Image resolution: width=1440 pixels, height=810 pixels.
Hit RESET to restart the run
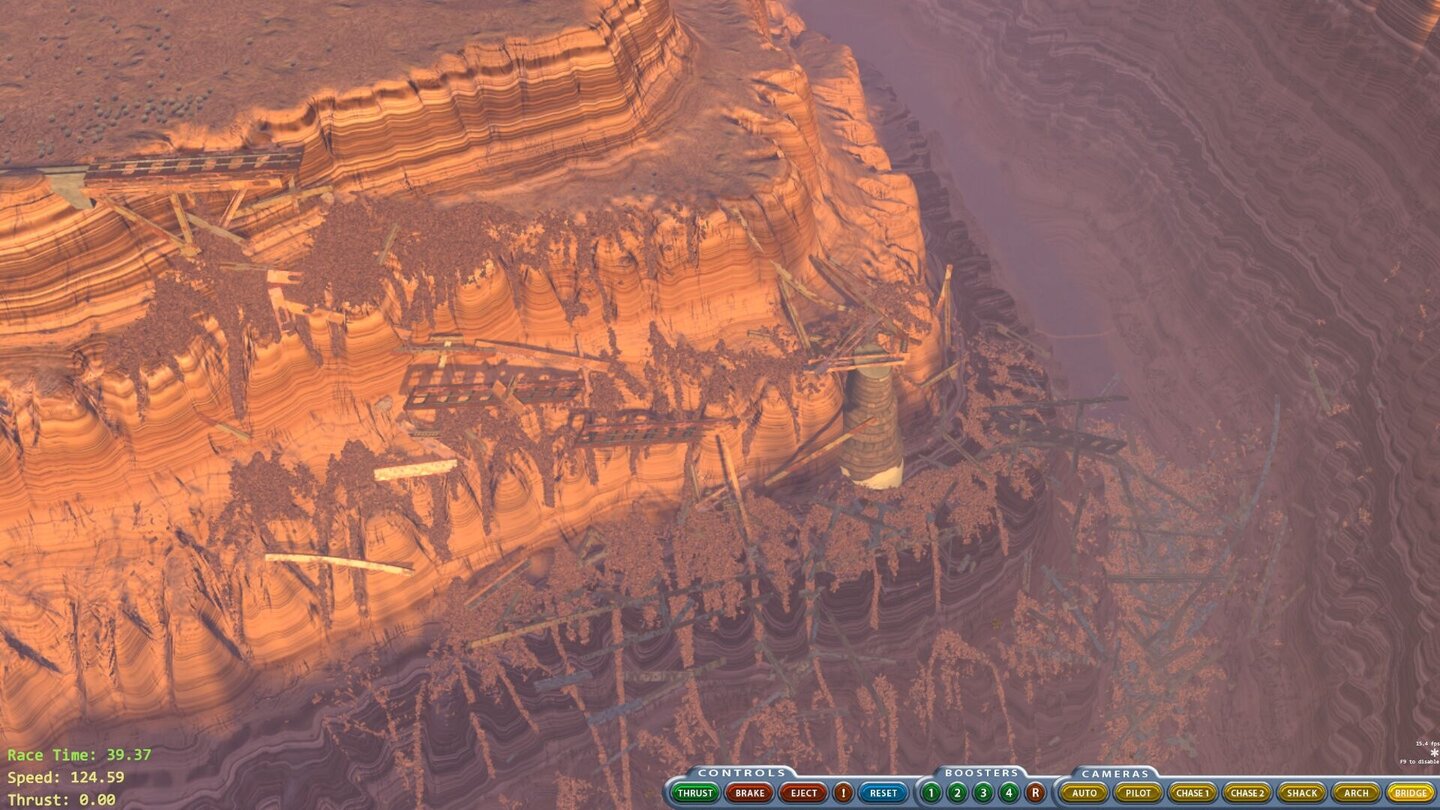pos(884,793)
